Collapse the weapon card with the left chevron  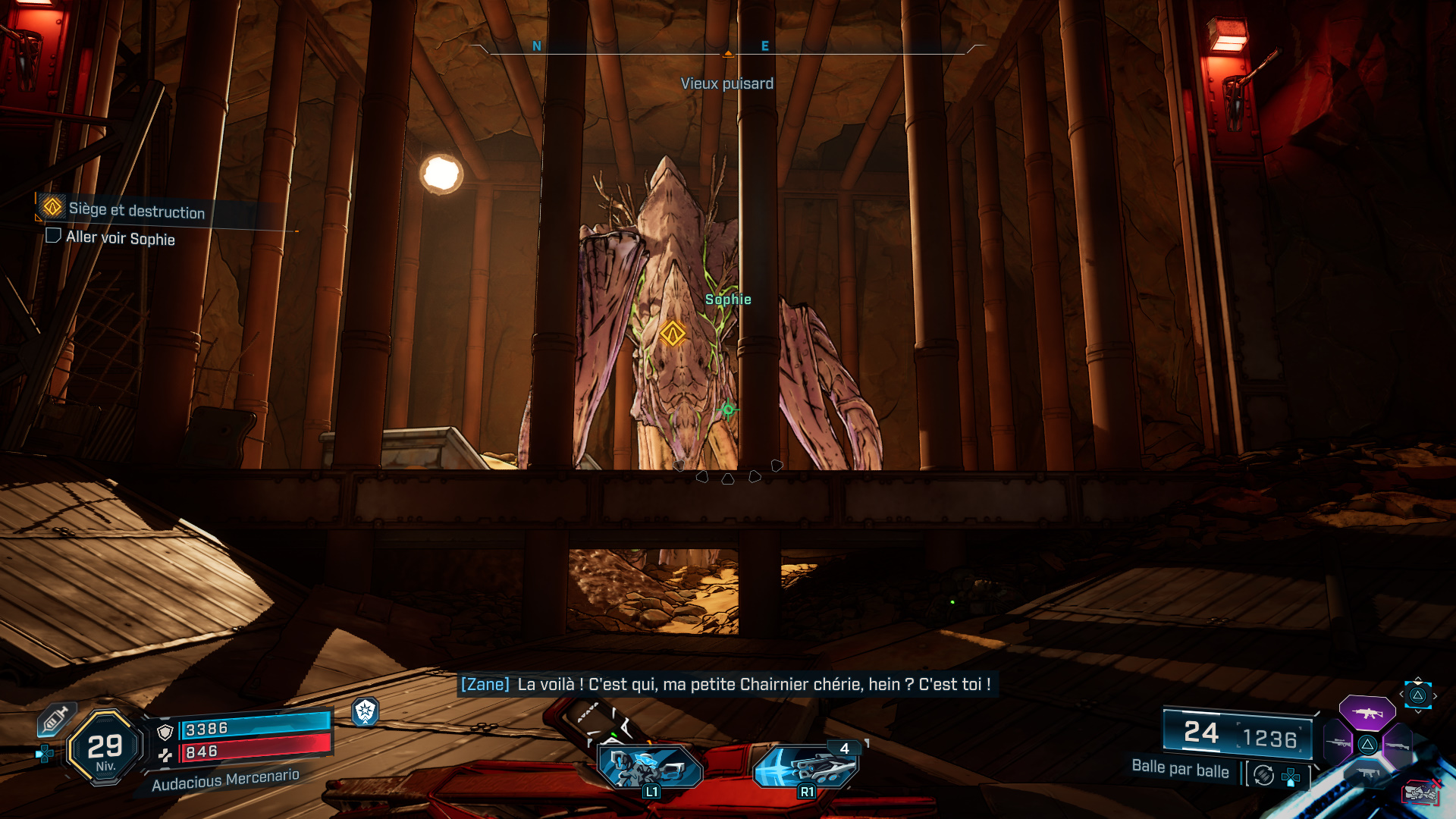(1401, 694)
